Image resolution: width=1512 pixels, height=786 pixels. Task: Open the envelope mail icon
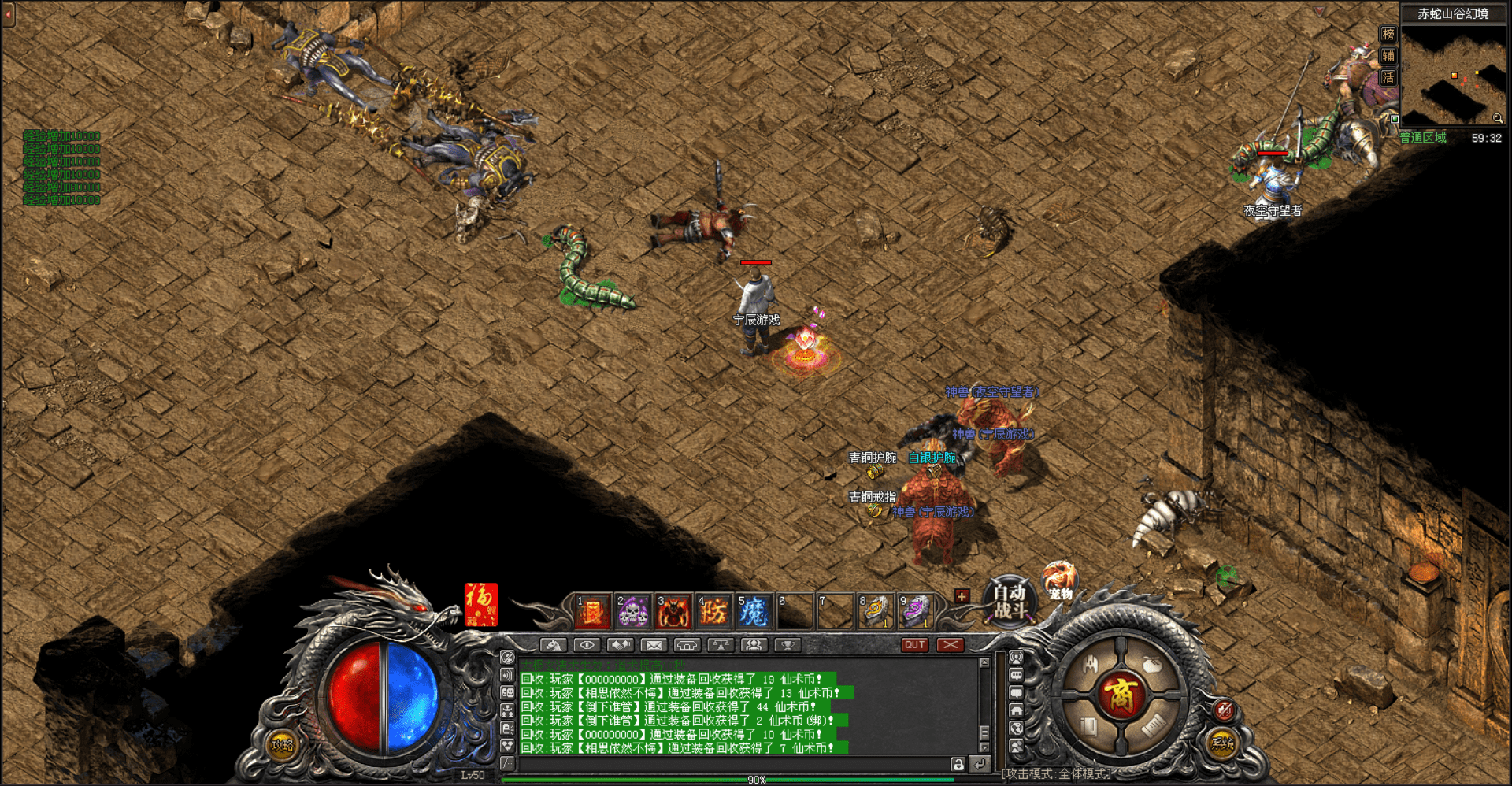coord(653,645)
